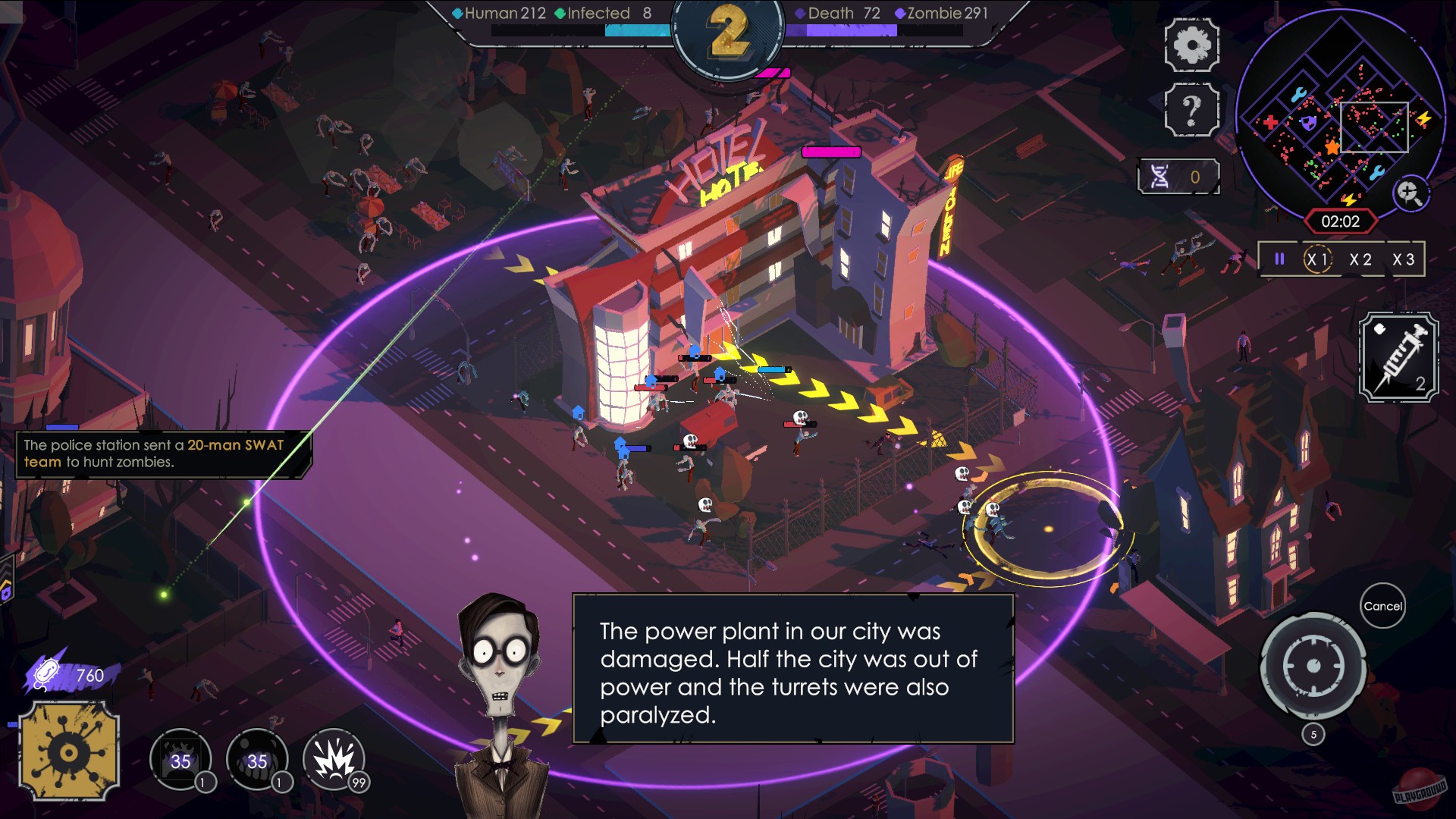1456x819 pixels.
Task: Keep X1 speed selected
Action: point(1317,259)
